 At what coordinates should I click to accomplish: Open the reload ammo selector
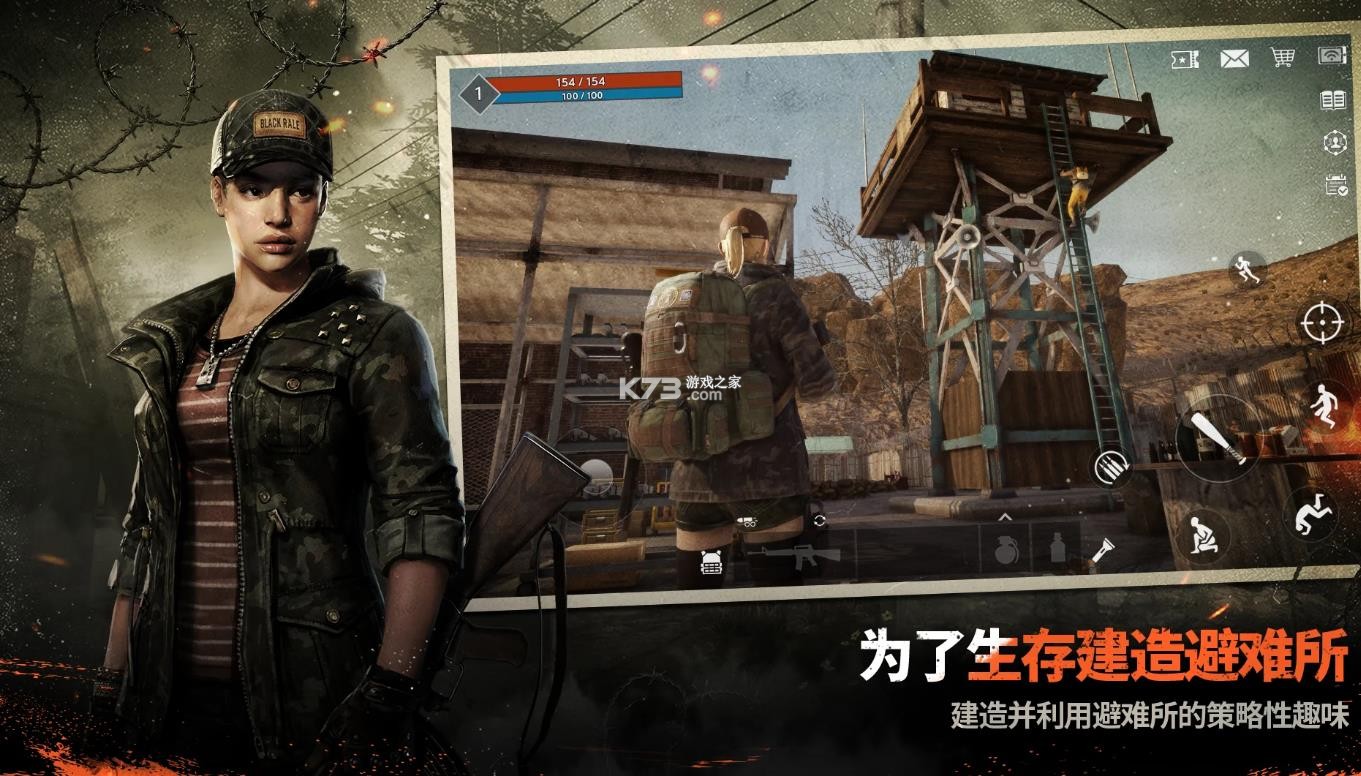point(1110,467)
